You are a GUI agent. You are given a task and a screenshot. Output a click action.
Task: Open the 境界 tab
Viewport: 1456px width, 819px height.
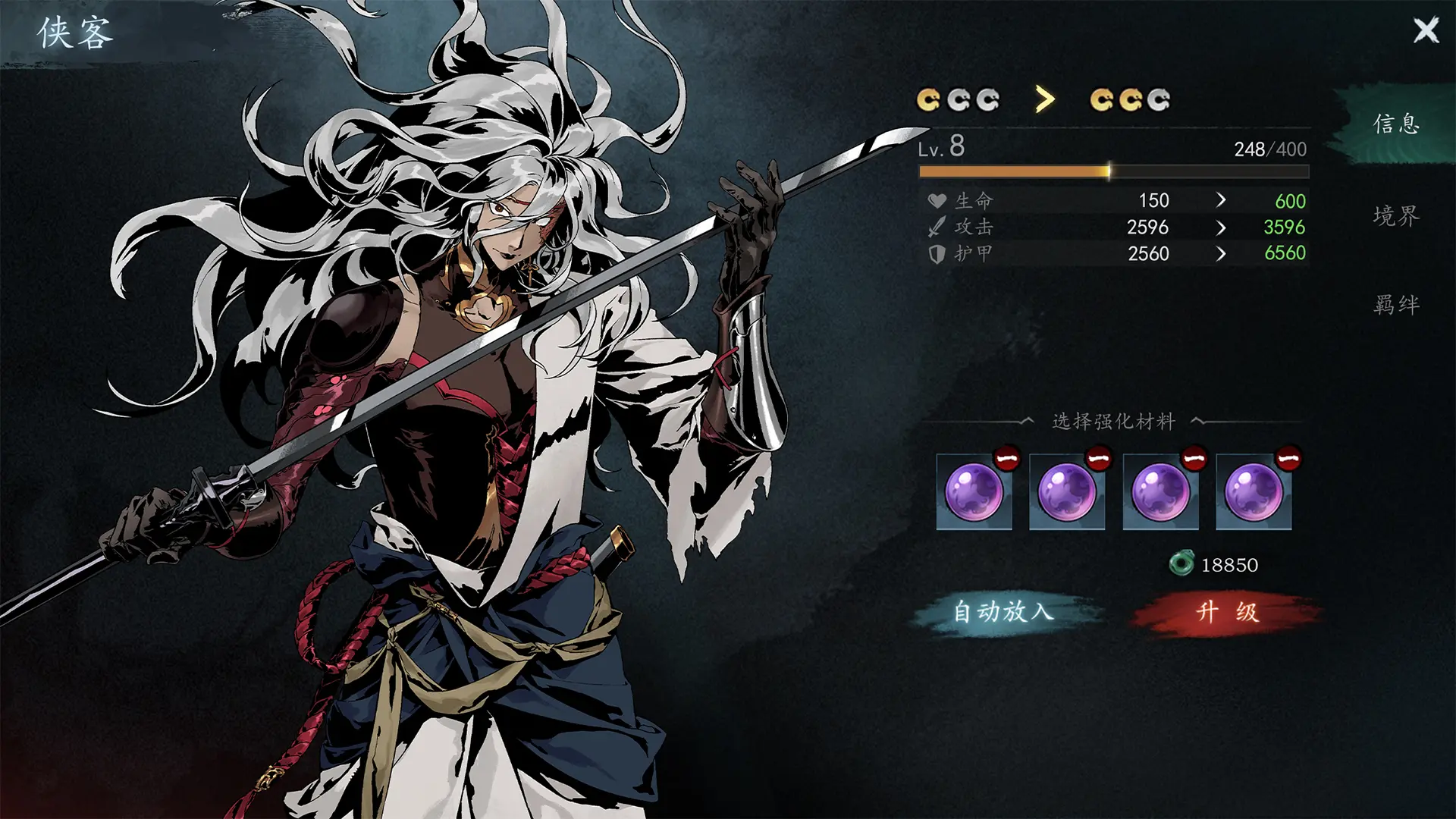pyautogui.click(x=1395, y=216)
